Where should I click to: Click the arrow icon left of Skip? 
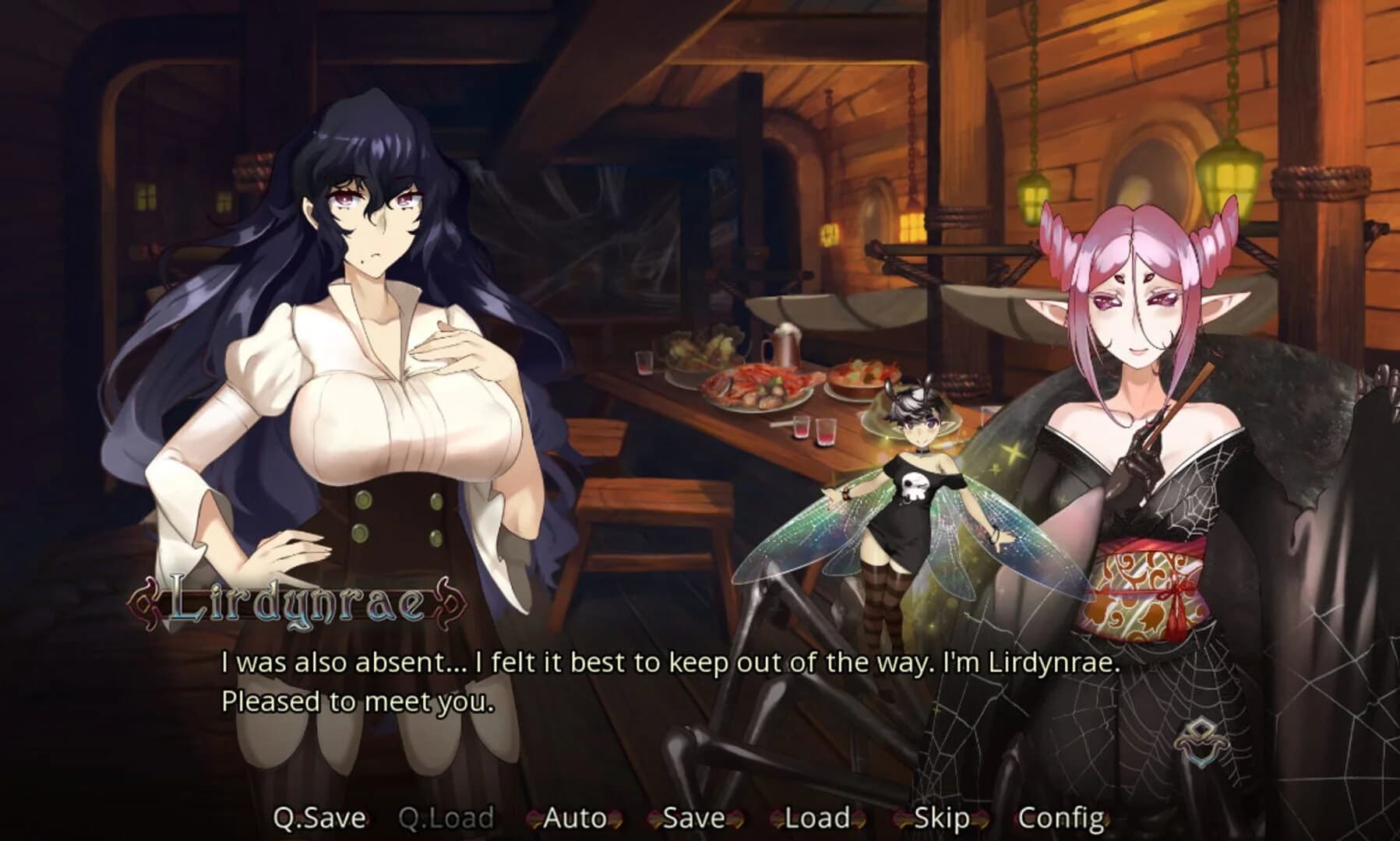[x=898, y=818]
